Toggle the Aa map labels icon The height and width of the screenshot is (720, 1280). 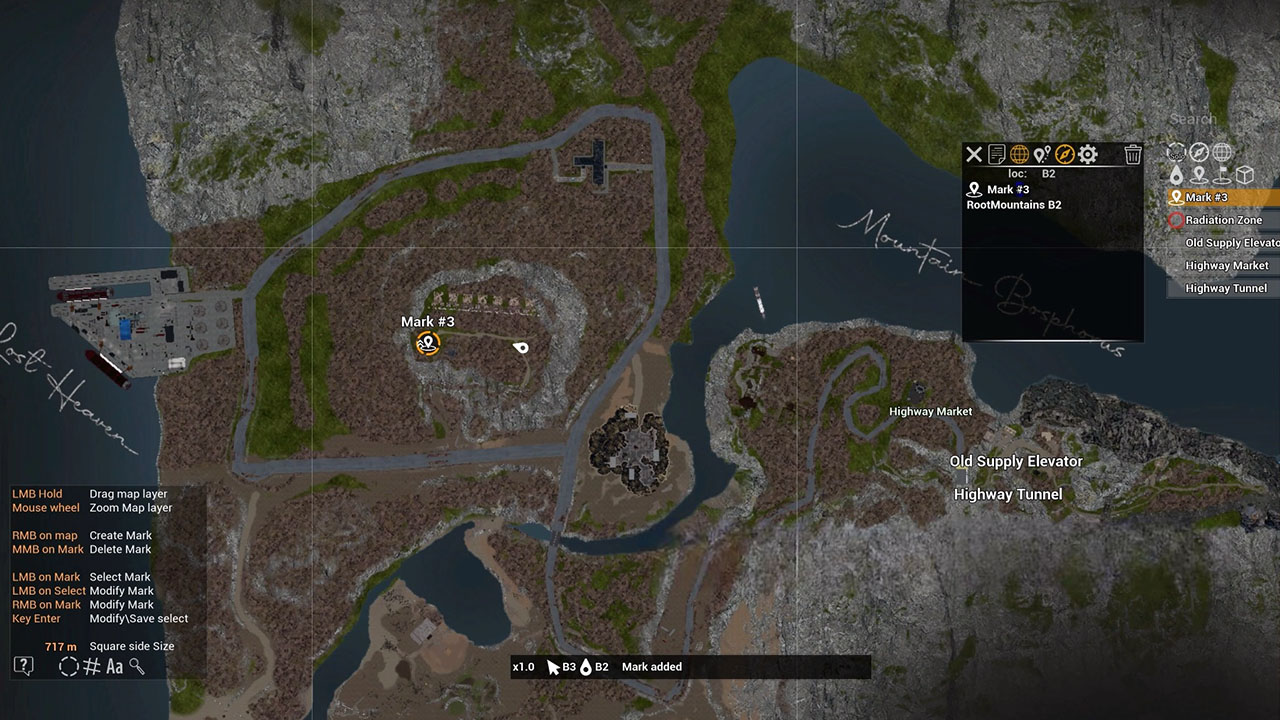pos(115,666)
